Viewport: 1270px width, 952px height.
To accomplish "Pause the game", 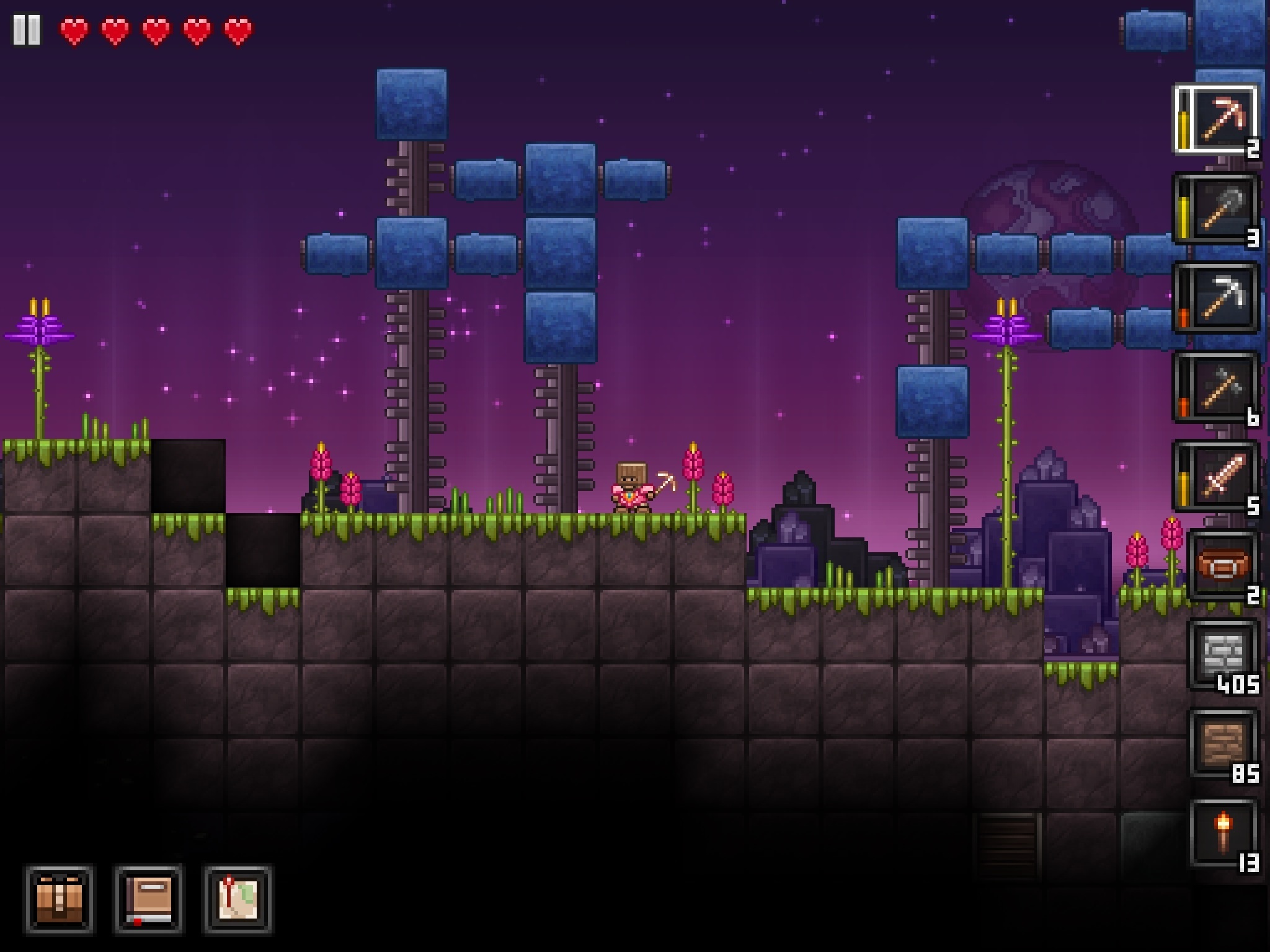I will tap(27, 30).
